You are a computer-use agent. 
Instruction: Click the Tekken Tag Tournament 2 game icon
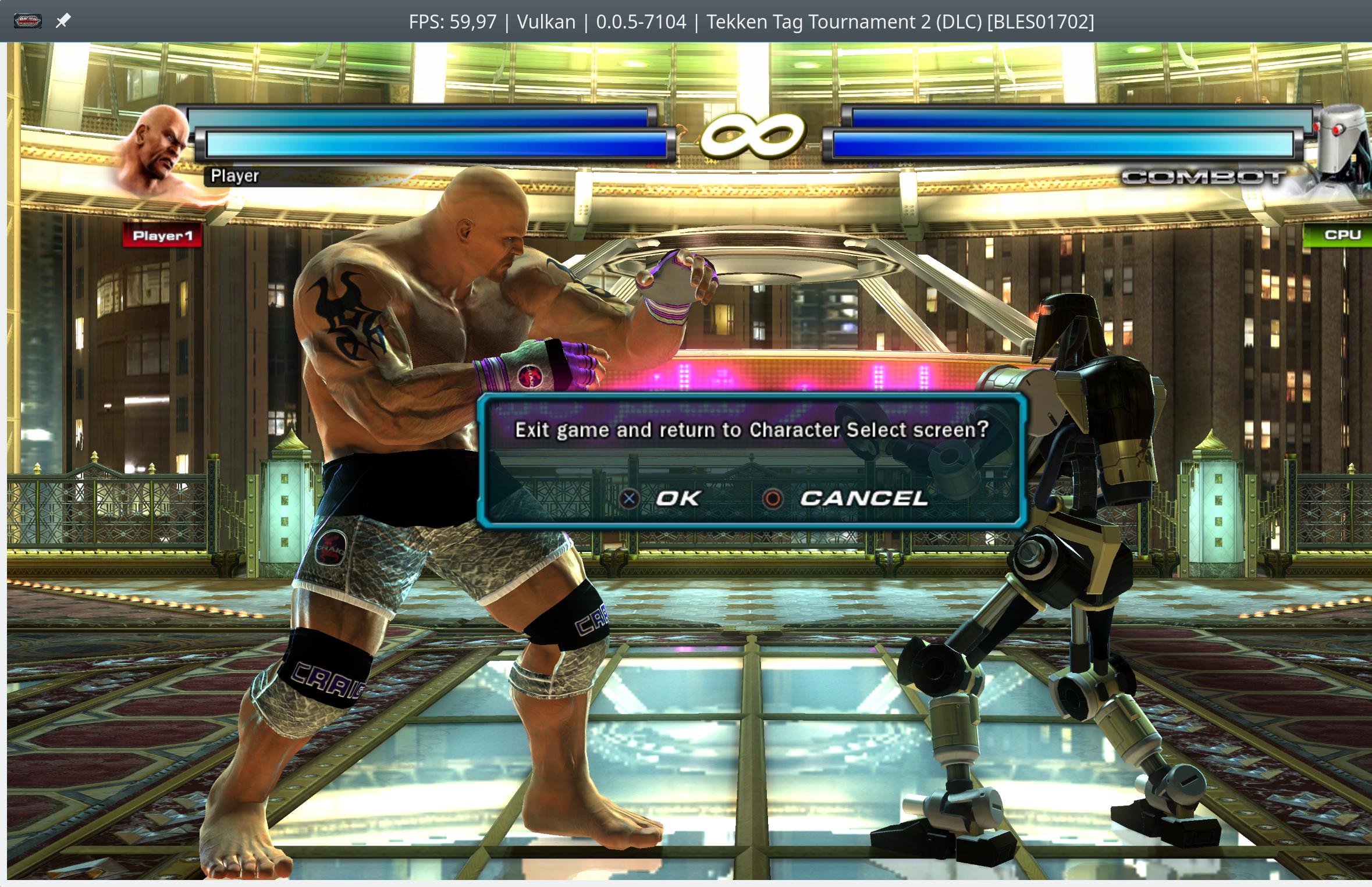[28, 21]
